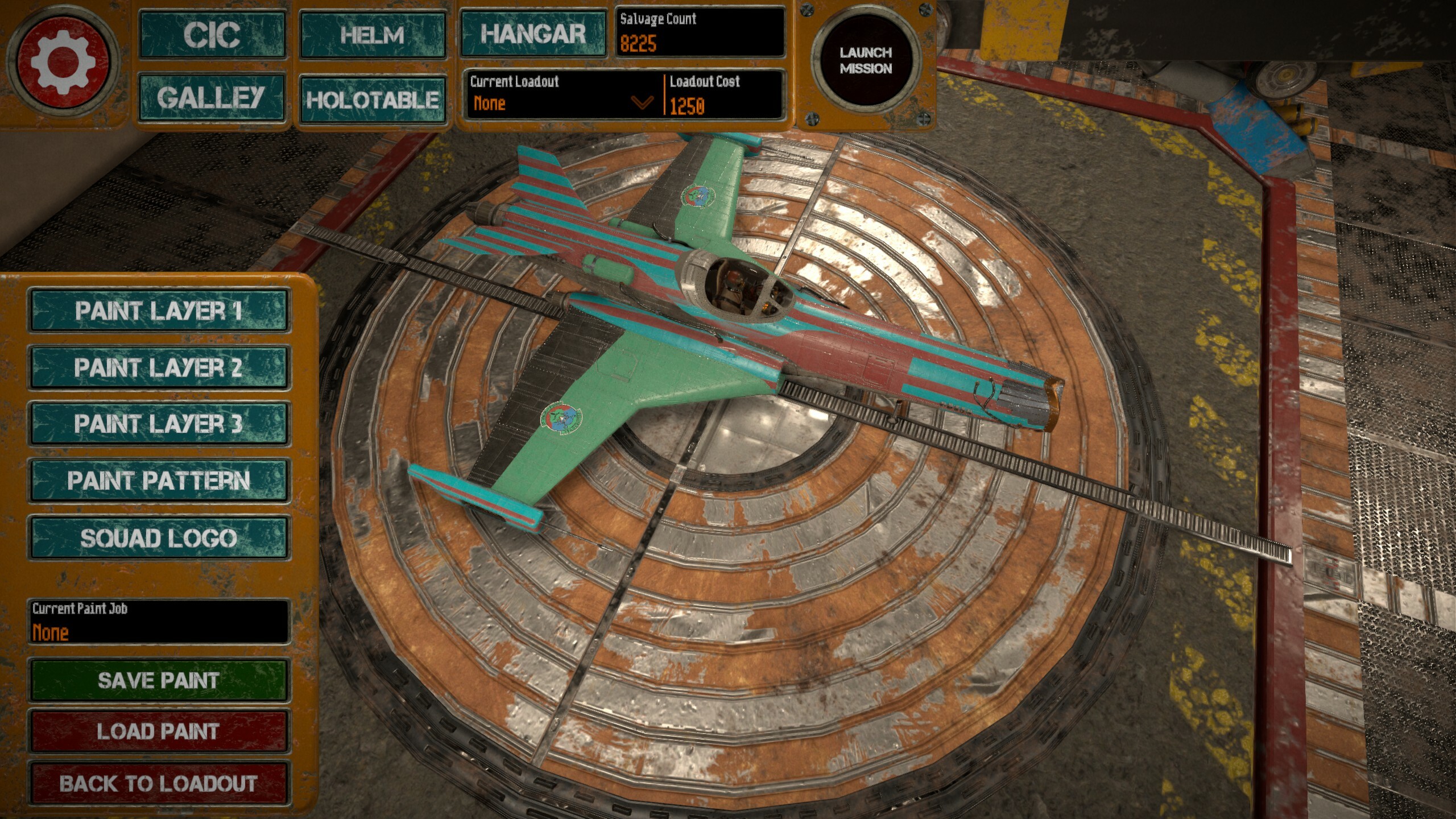
Task: Open Paint Layer 2 options
Action: click(159, 367)
